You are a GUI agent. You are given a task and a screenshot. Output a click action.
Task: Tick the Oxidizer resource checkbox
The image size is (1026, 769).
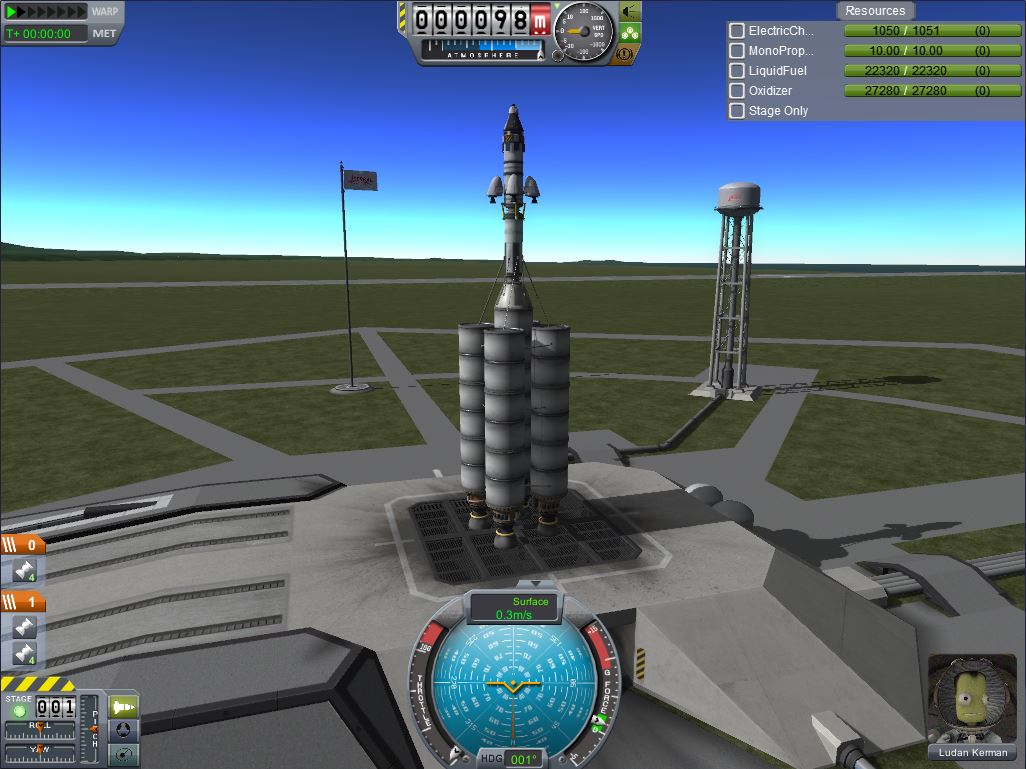tap(737, 91)
